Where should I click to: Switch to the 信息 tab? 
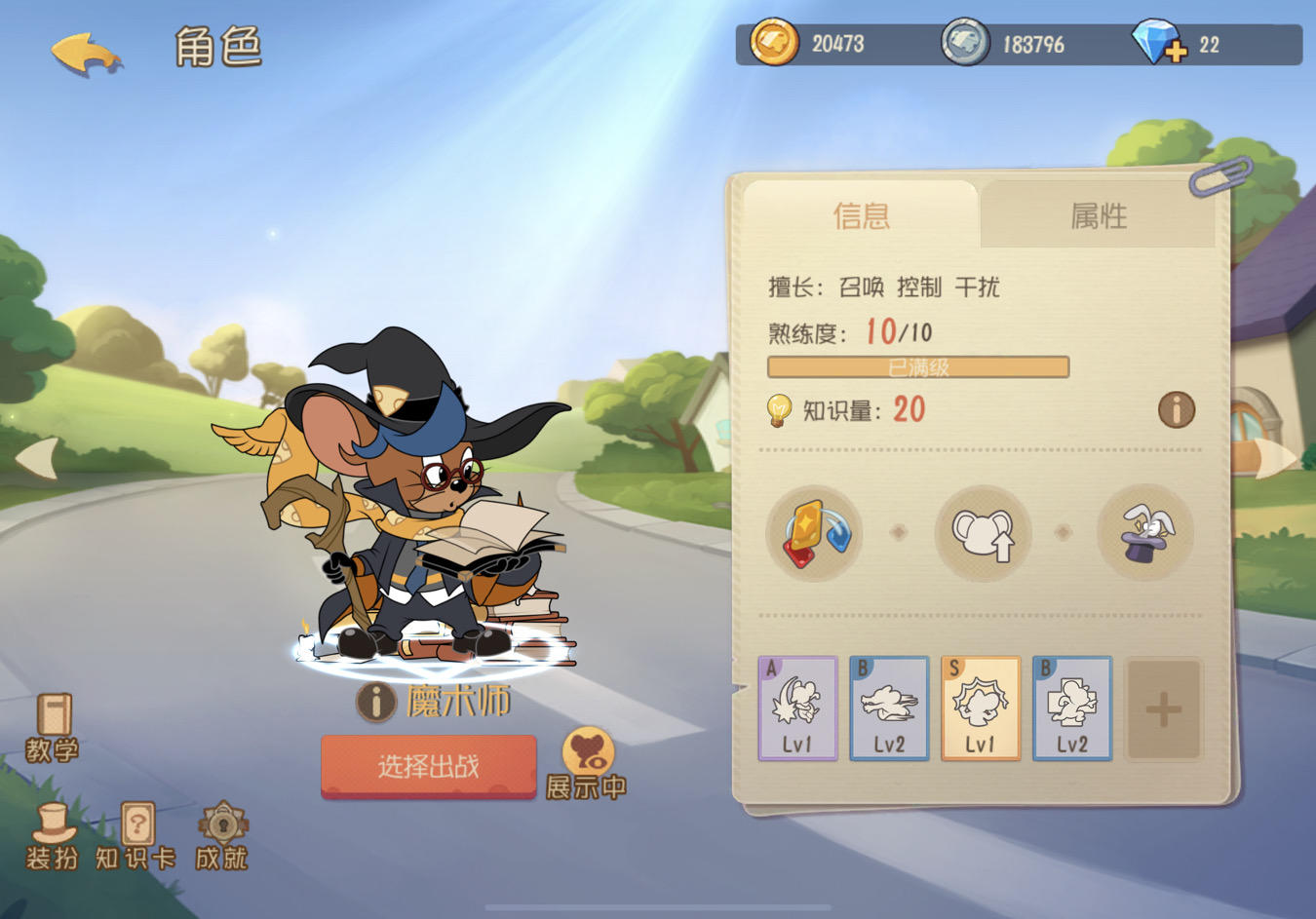tap(863, 216)
